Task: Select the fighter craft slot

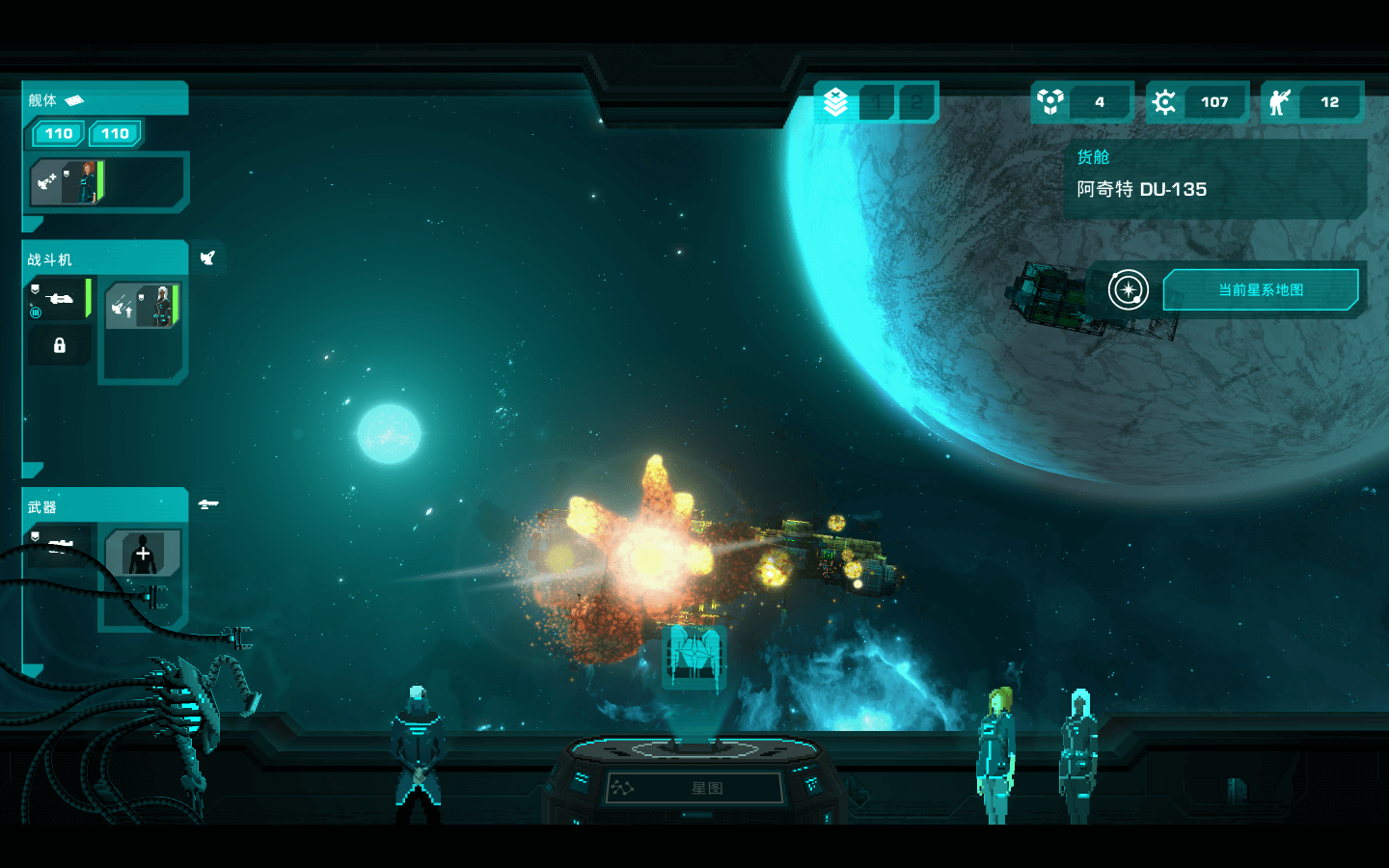Action: 59,299
